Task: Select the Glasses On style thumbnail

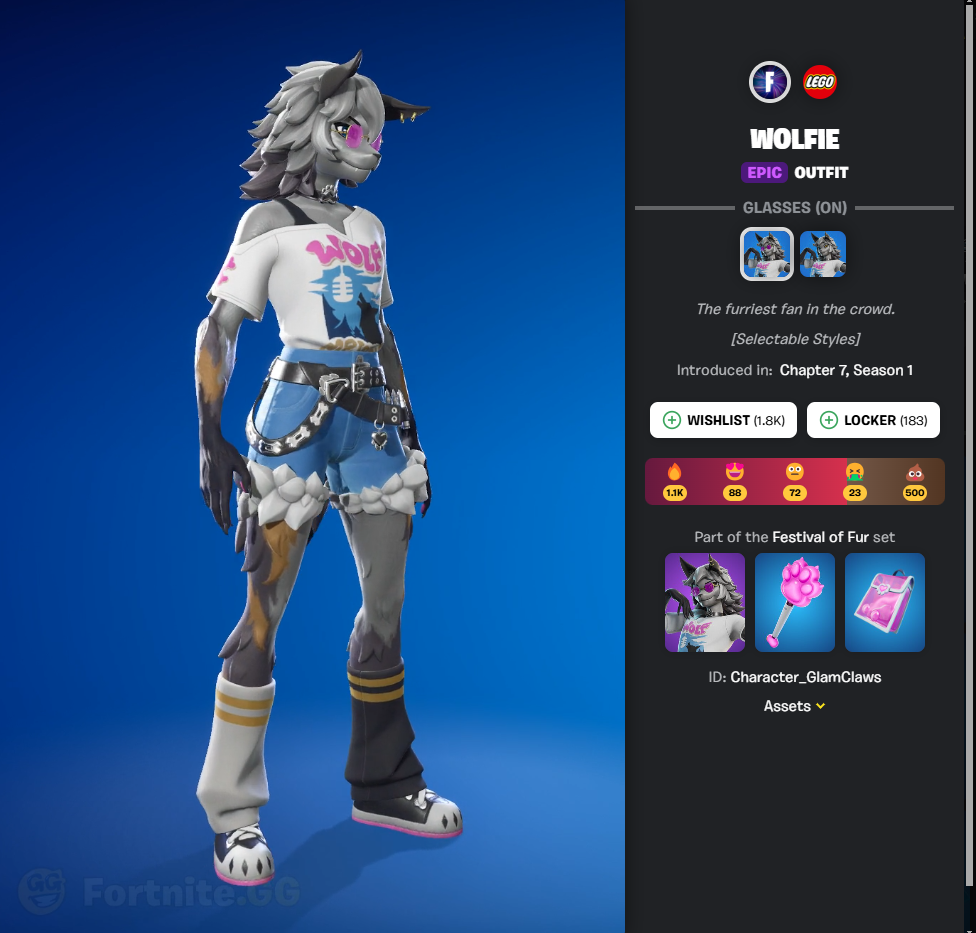Action: 767,254
